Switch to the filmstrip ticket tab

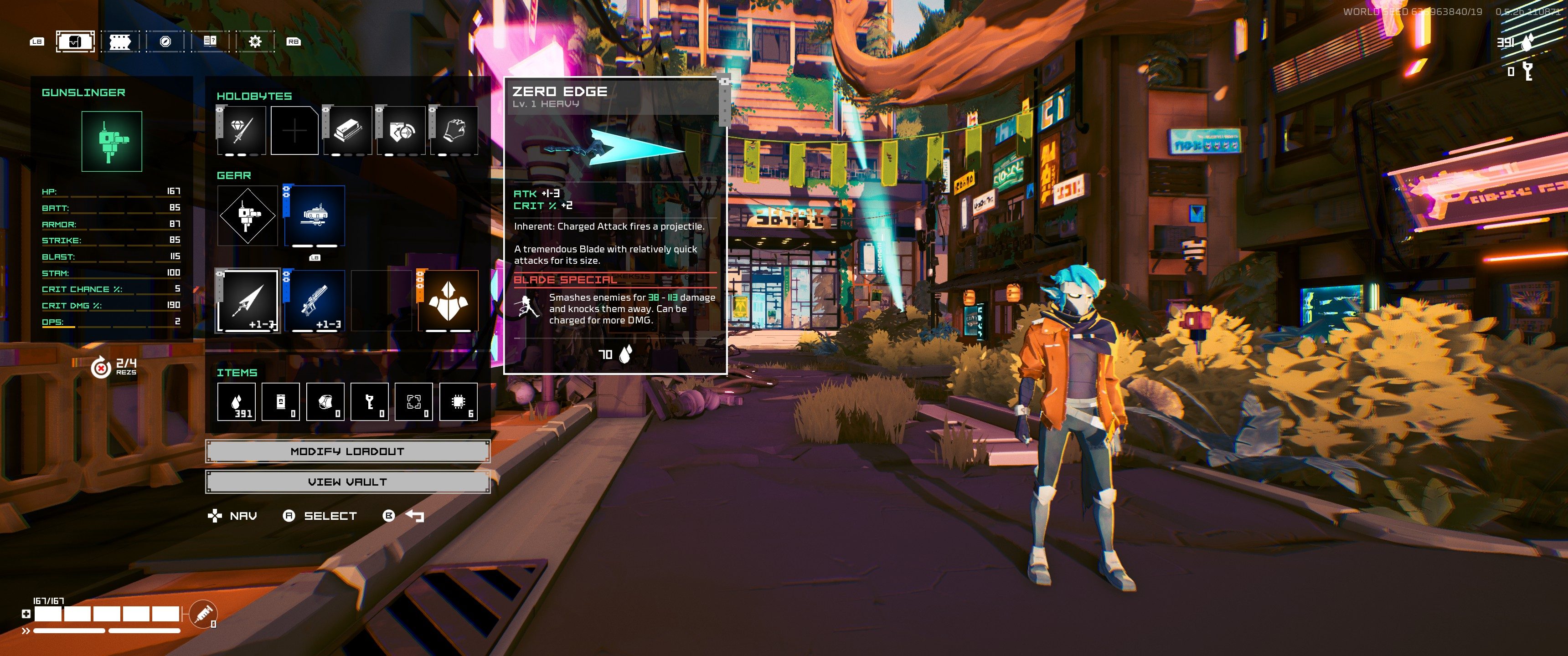point(120,41)
